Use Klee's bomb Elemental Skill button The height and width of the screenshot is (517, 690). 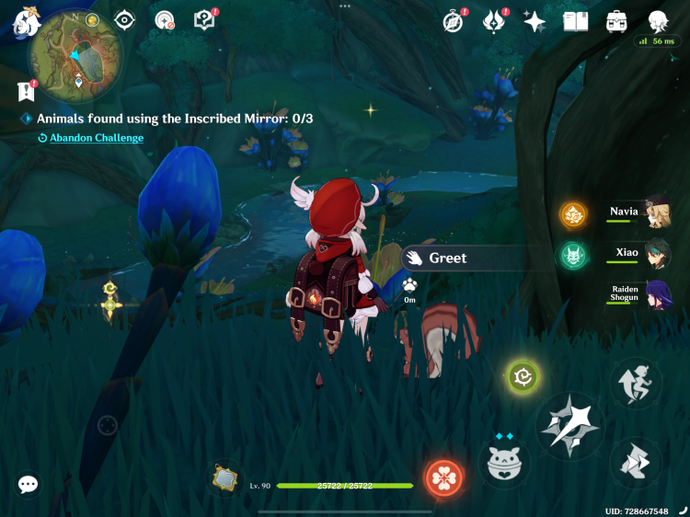(505, 463)
